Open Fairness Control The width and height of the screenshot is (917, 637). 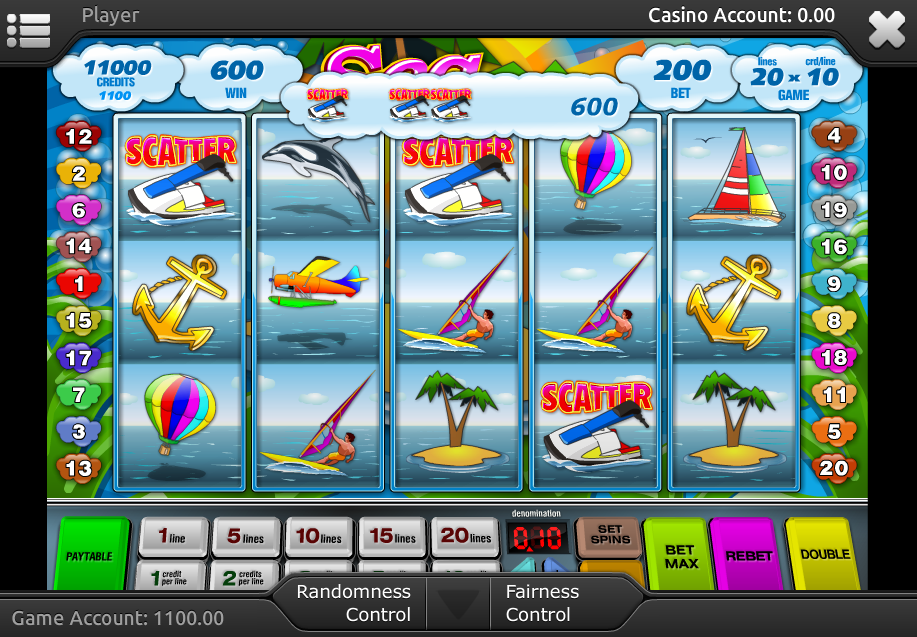542,603
